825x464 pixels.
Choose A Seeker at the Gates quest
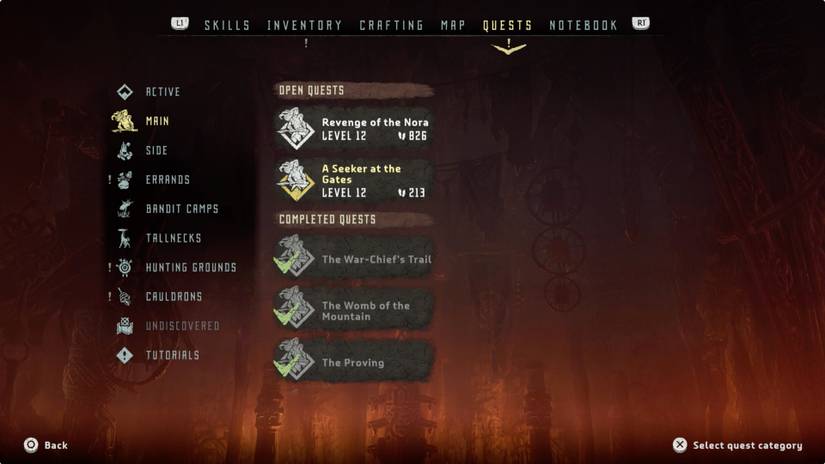click(x=354, y=180)
